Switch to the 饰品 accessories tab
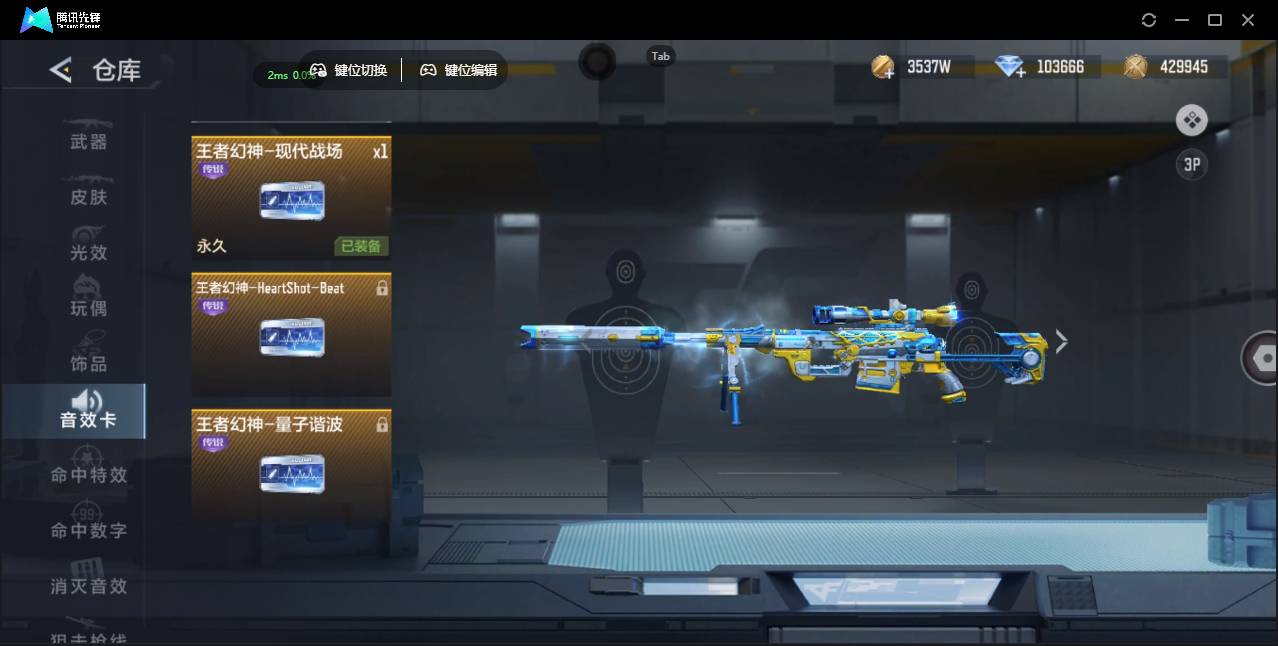 pyautogui.click(x=88, y=363)
